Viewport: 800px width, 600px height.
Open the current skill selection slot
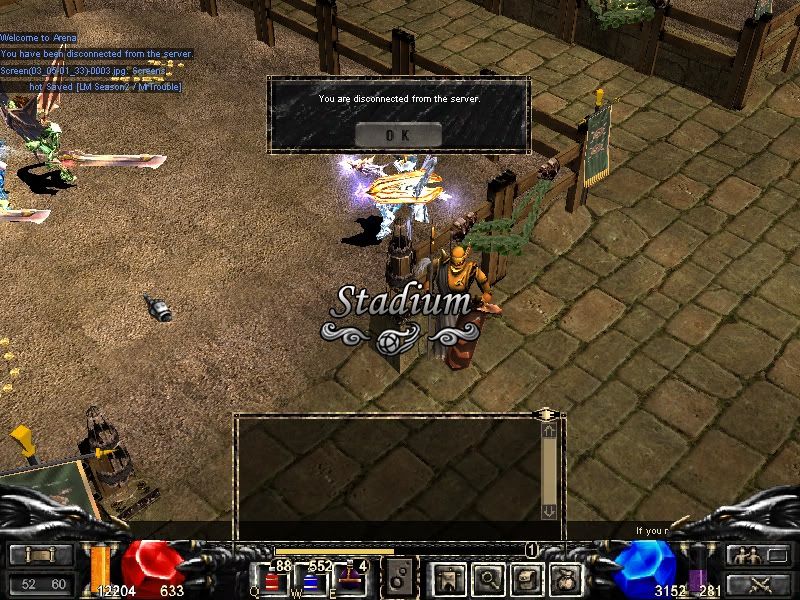(x=400, y=577)
